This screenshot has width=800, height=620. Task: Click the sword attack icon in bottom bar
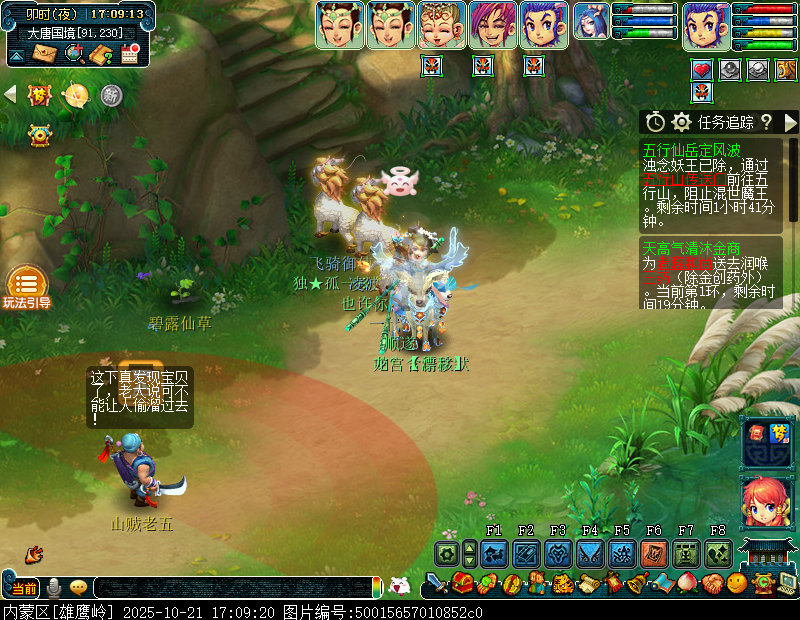coord(436,583)
